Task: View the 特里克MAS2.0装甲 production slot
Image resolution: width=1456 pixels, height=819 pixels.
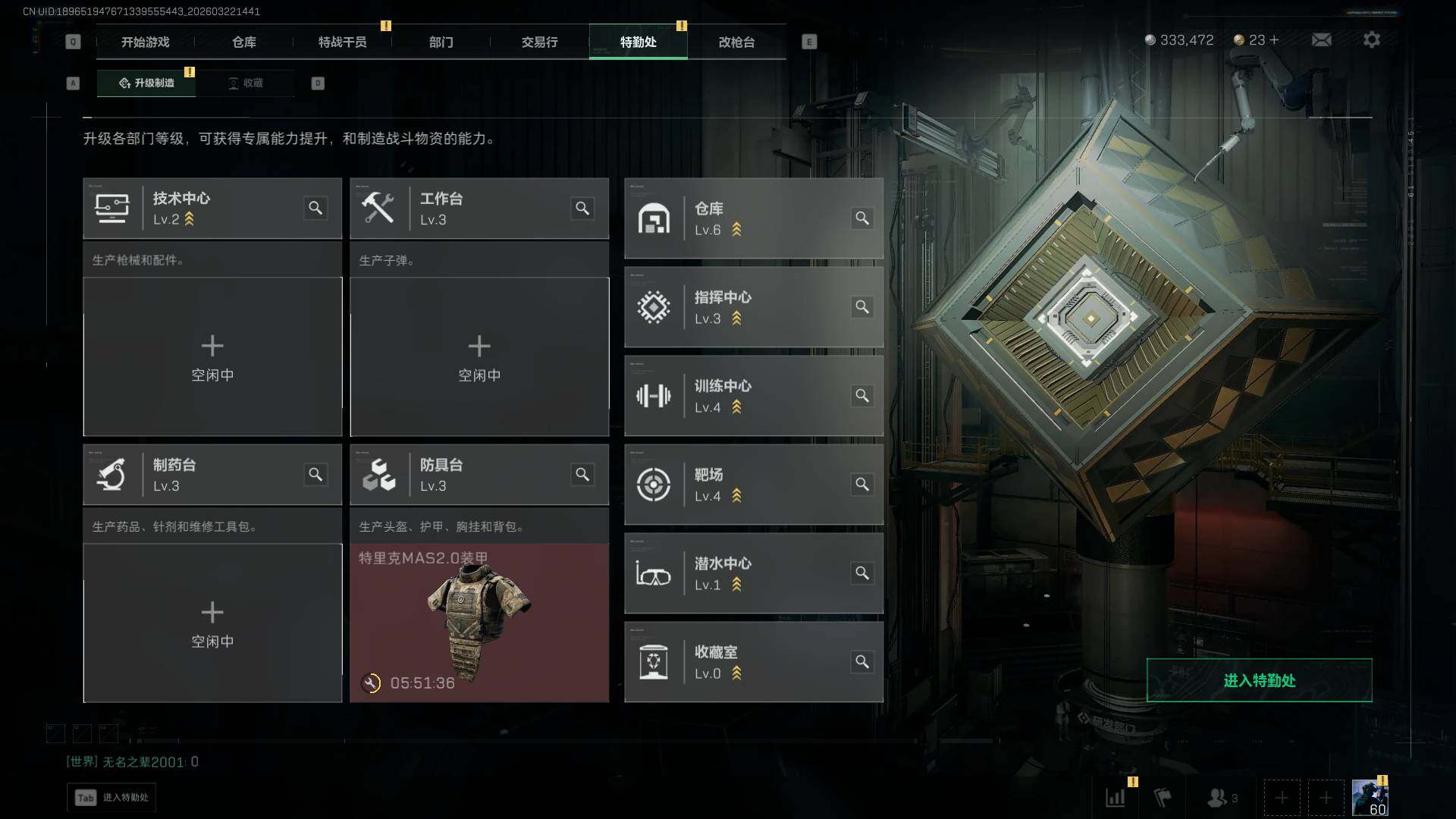Action: click(479, 623)
